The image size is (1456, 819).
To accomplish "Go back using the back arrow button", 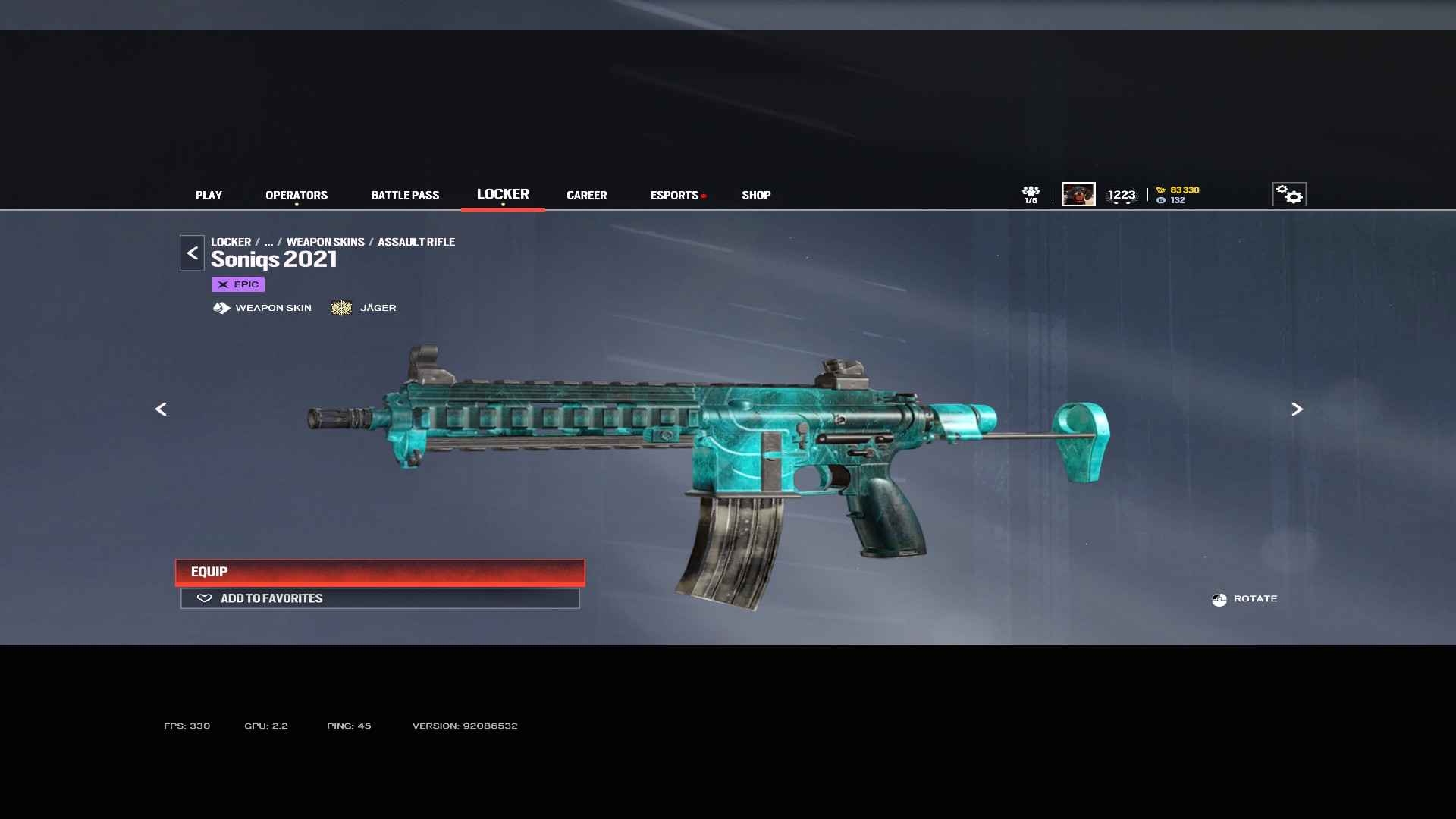I will coord(192,253).
